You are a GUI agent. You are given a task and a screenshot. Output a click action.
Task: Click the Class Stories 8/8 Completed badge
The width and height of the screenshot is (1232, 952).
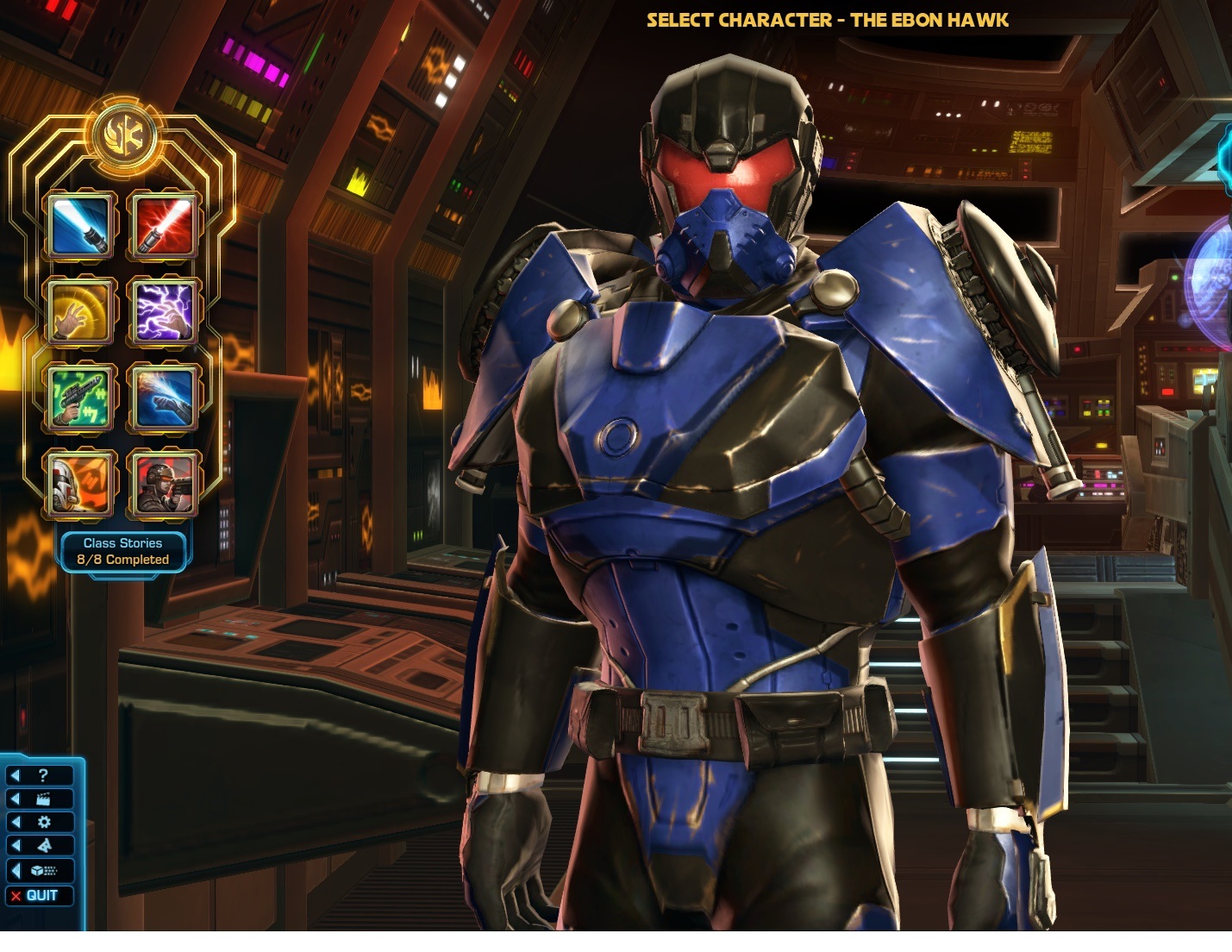123,551
